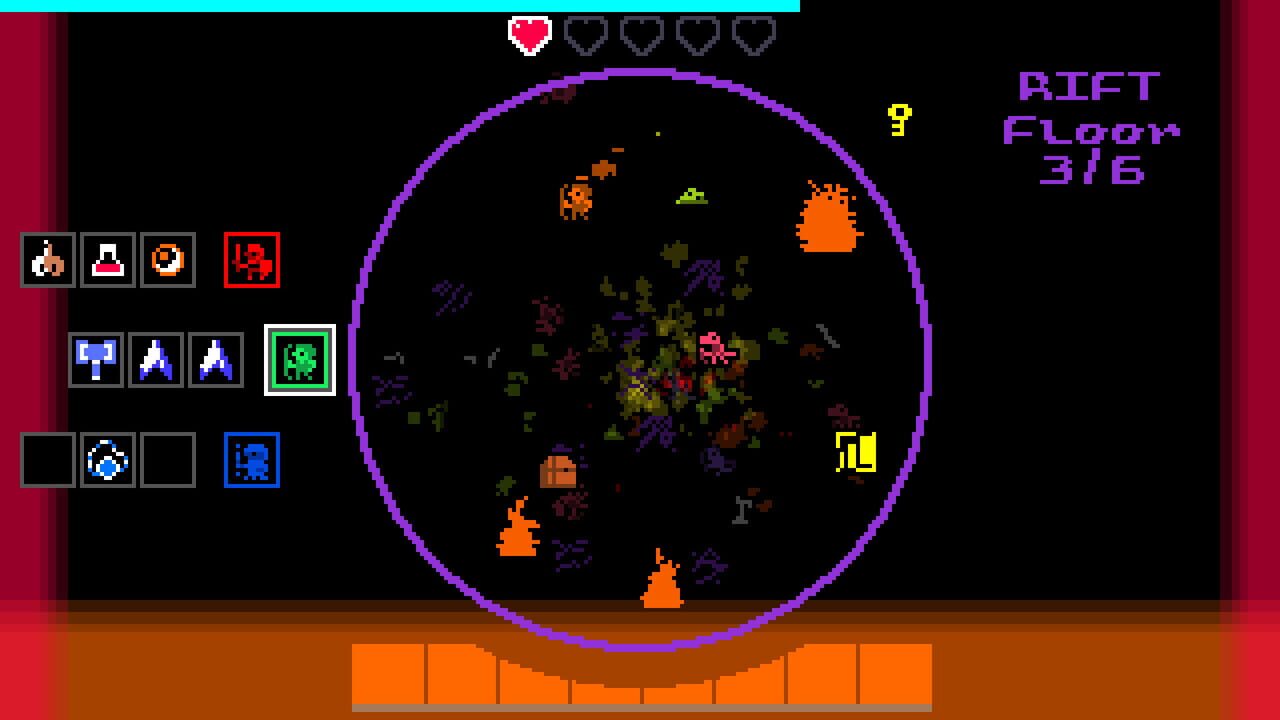
Task: Switch to the blue ghost portrait
Action: 251,460
